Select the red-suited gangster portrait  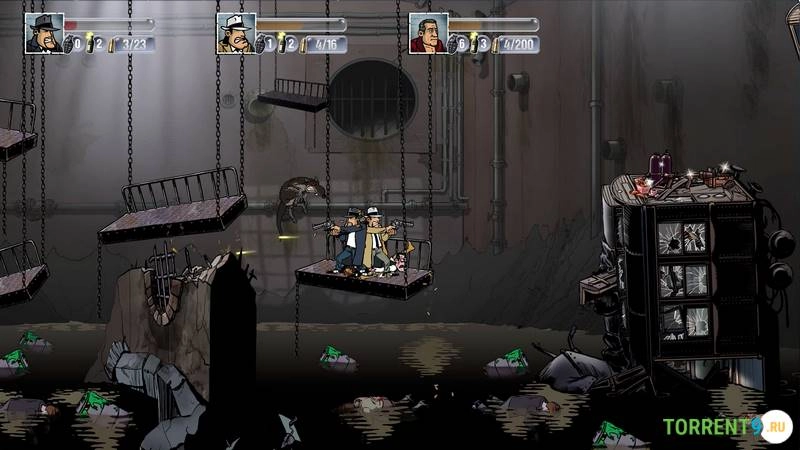(428, 32)
